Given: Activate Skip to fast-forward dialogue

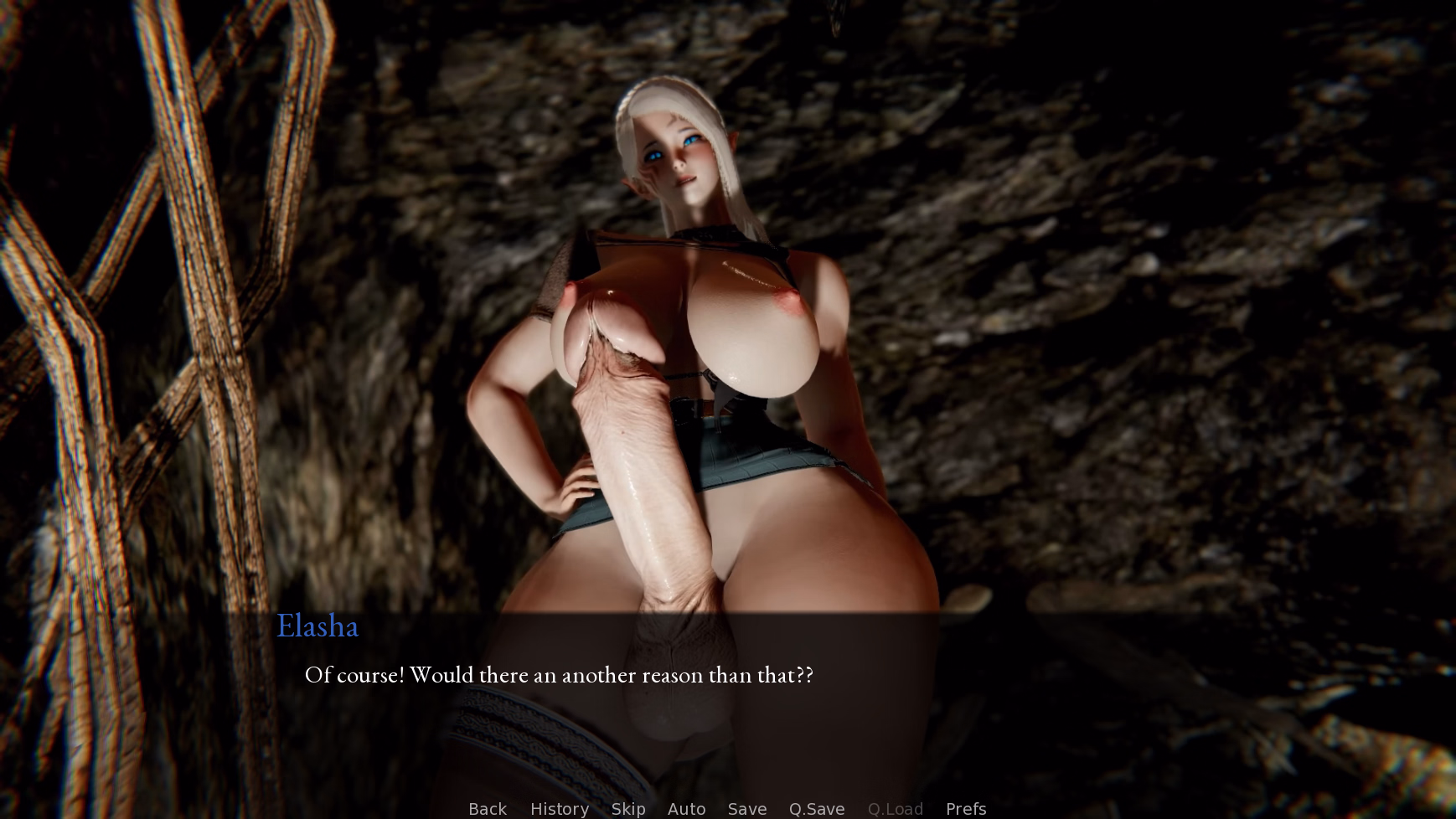Looking at the screenshot, I should [628, 808].
